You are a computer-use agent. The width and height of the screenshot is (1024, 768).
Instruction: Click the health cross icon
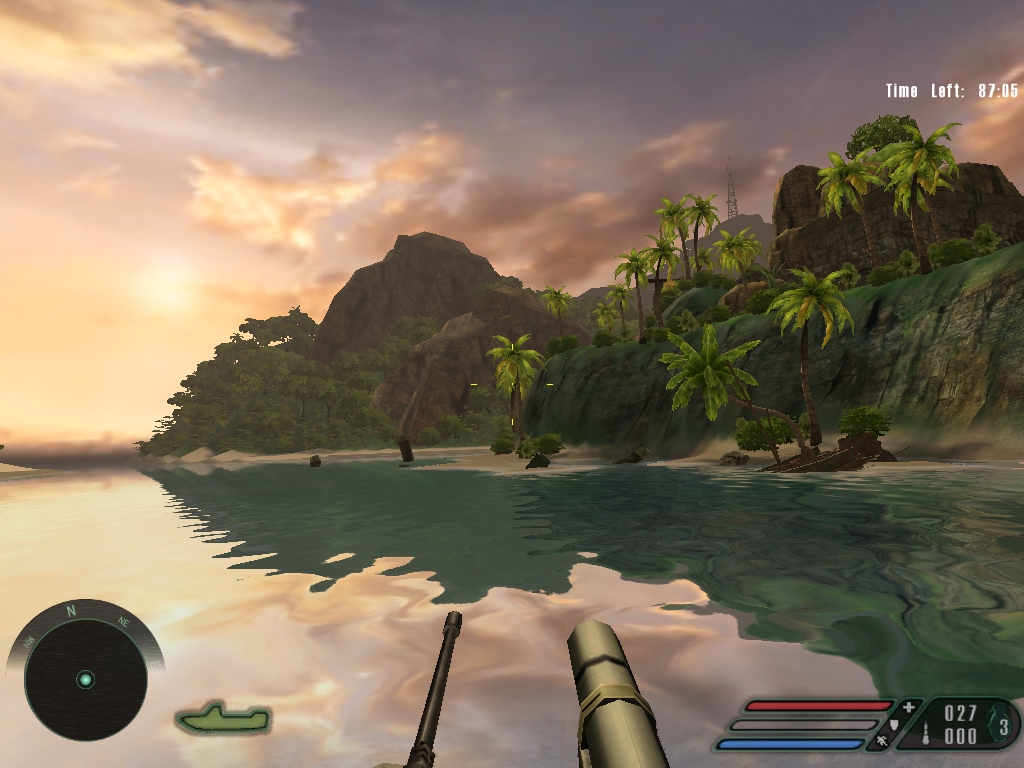[x=908, y=708]
